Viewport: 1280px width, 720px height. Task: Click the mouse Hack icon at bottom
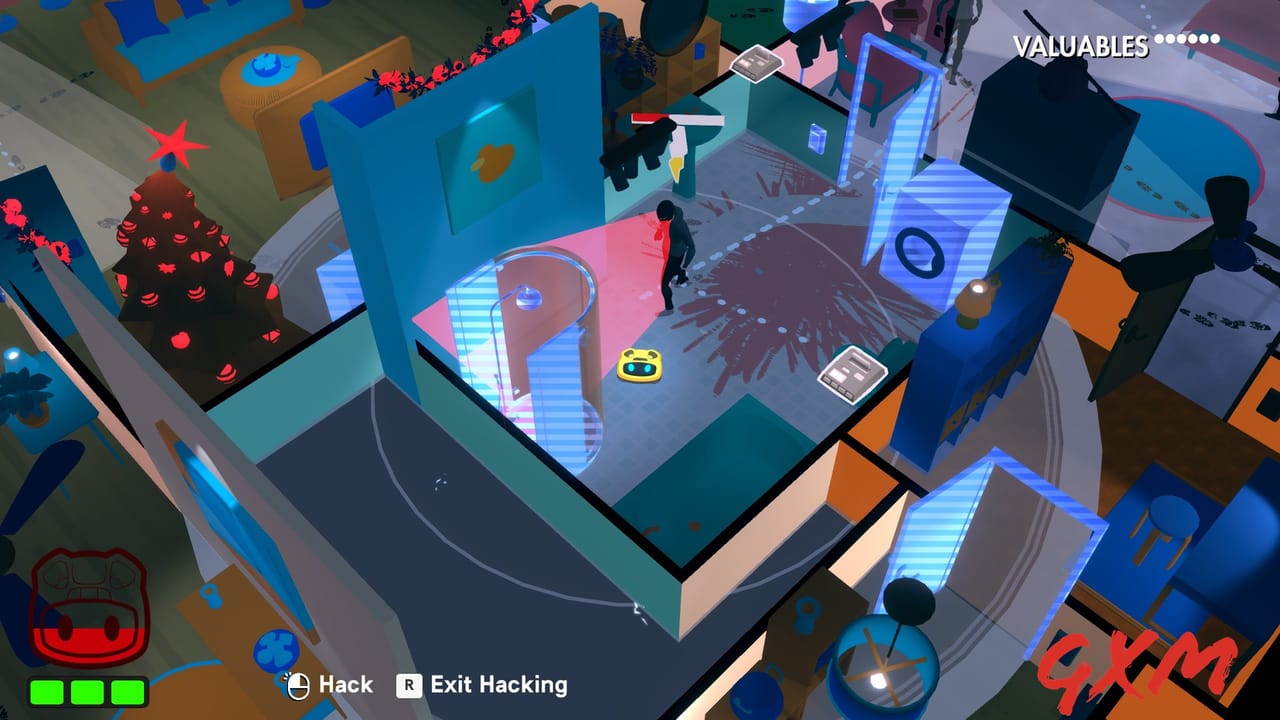(x=299, y=685)
